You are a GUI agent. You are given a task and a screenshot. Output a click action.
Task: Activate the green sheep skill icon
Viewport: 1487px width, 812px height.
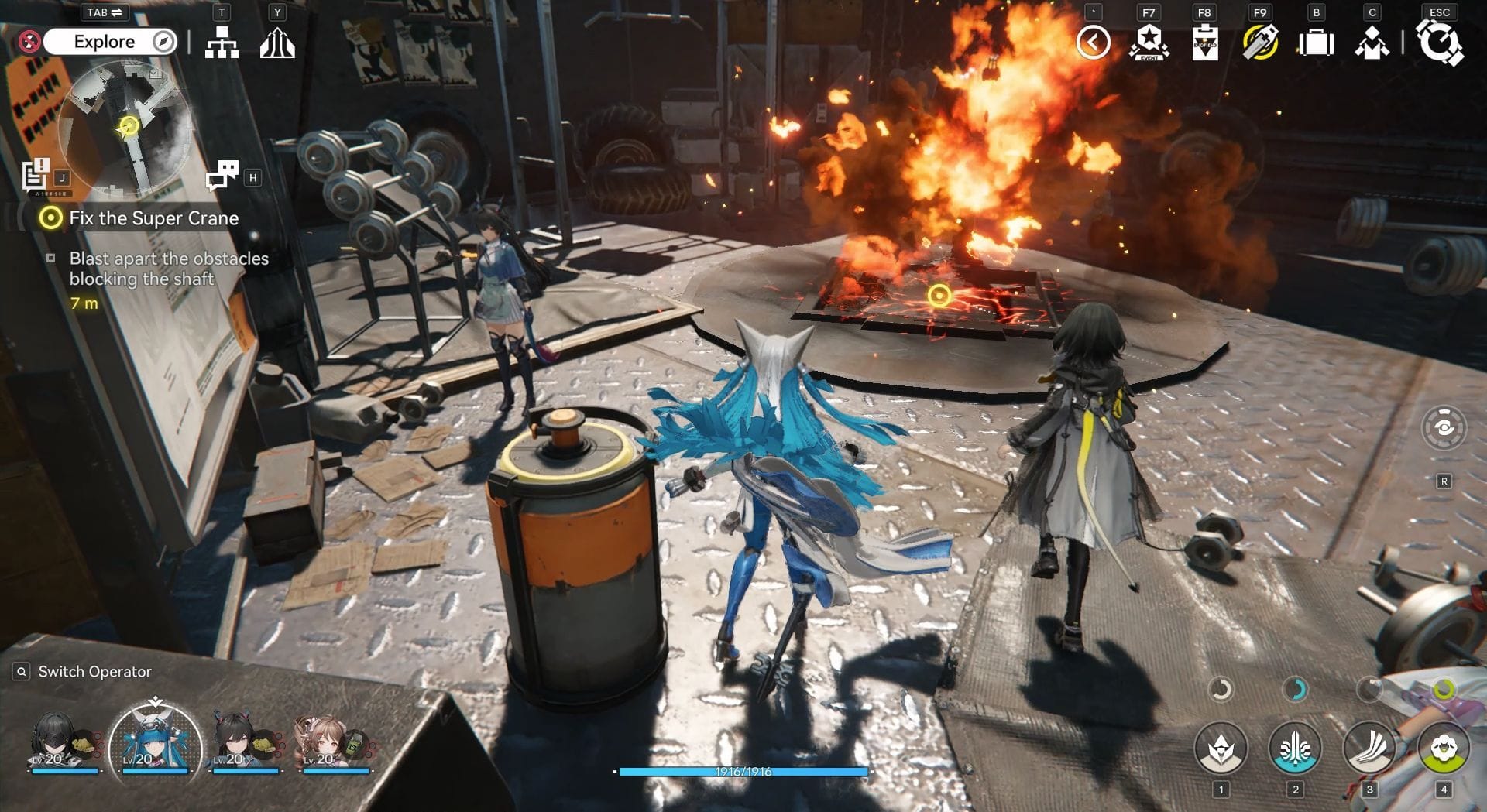(1444, 749)
